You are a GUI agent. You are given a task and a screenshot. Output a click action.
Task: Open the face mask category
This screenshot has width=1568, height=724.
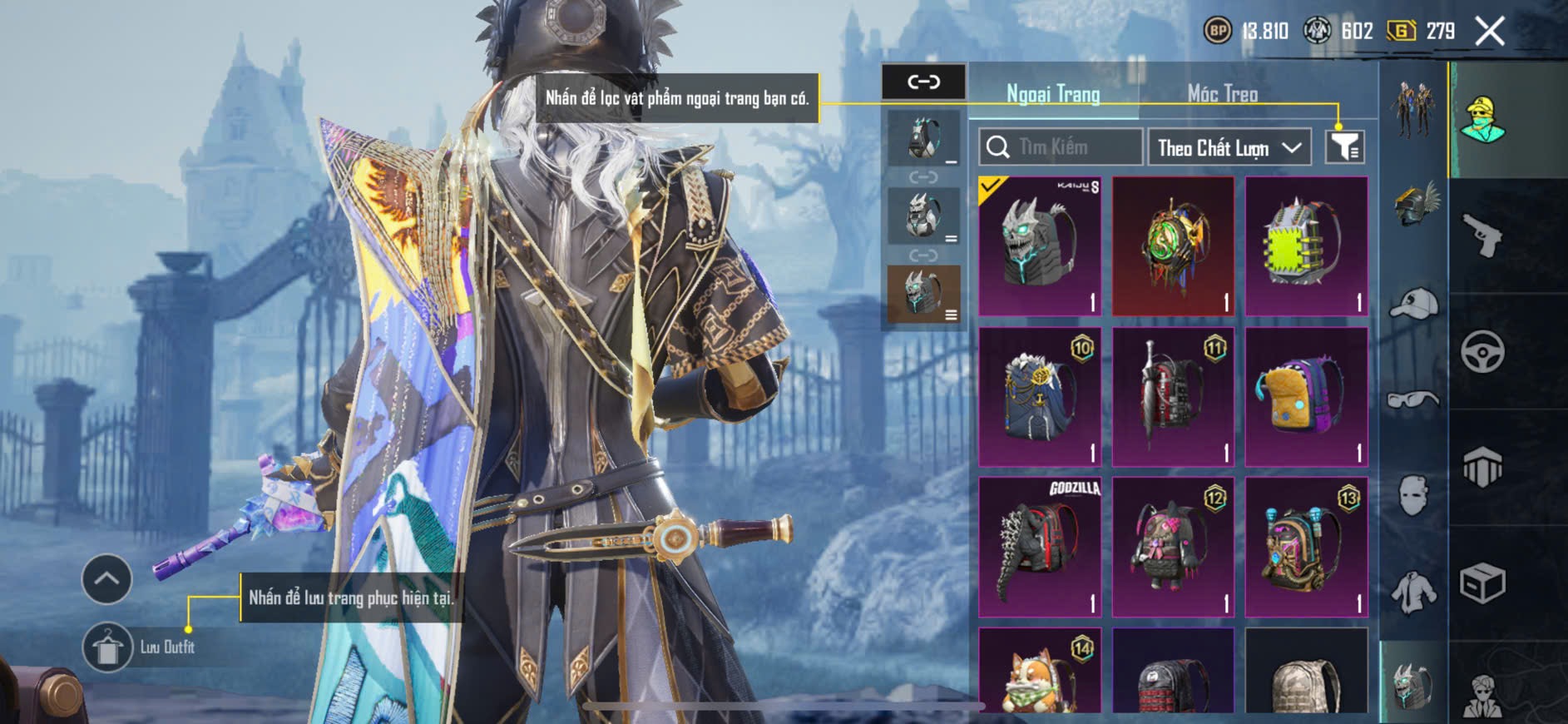tap(1414, 497)
